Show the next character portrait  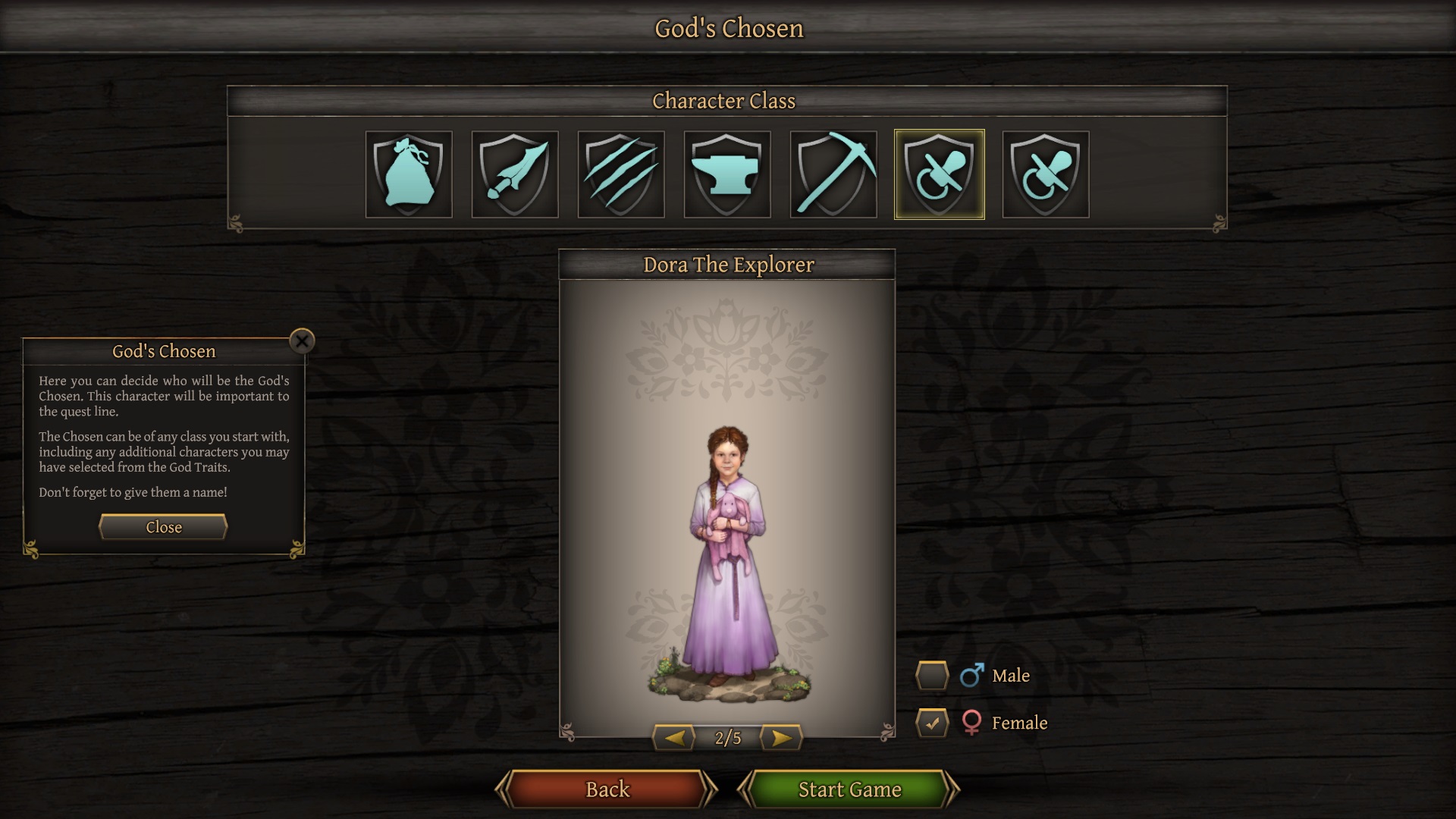point(781,737)
